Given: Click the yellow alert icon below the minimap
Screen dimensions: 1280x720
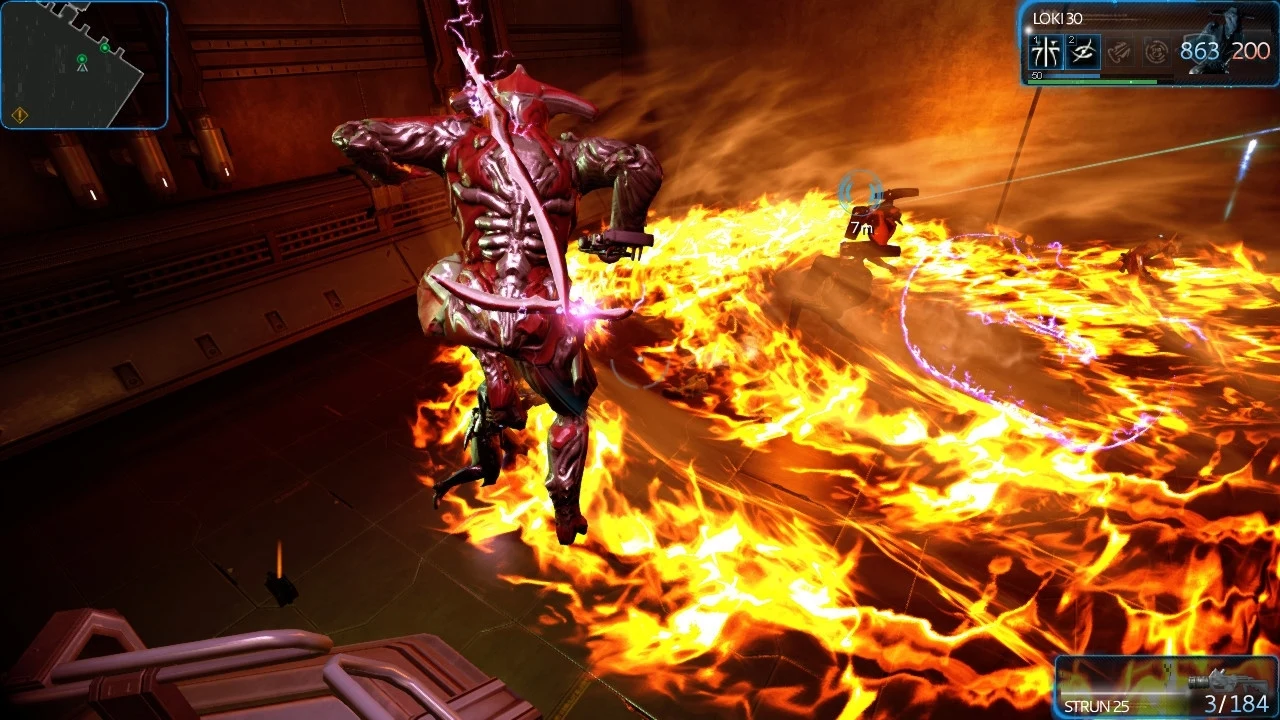Looking at the screenshot, I should (x=20, y=115).
